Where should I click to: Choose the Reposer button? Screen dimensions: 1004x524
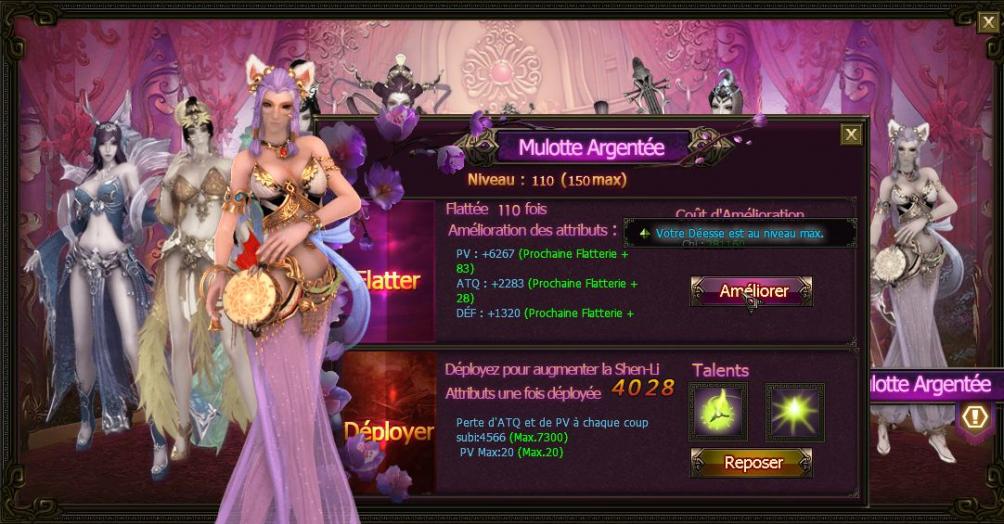[752, 463]
